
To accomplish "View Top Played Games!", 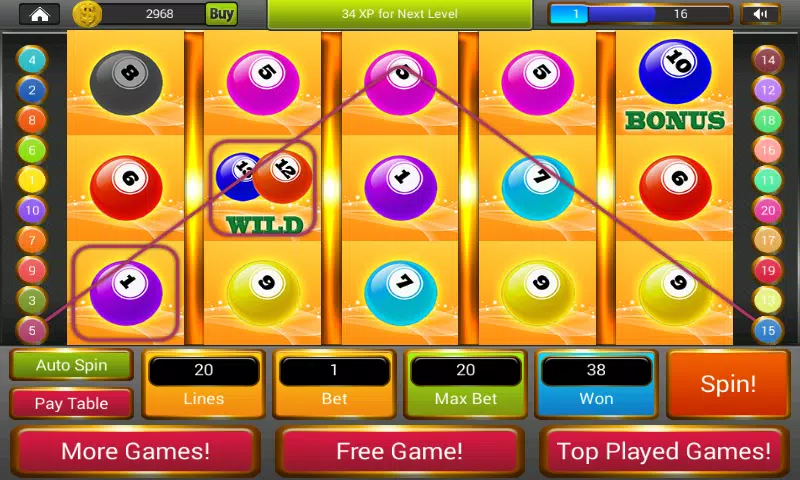I will coord(664,451).
